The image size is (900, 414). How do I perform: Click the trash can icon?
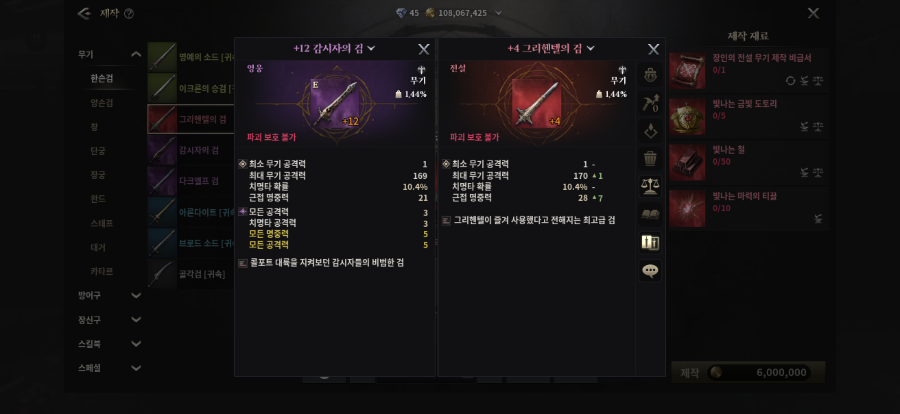point(650,157)
